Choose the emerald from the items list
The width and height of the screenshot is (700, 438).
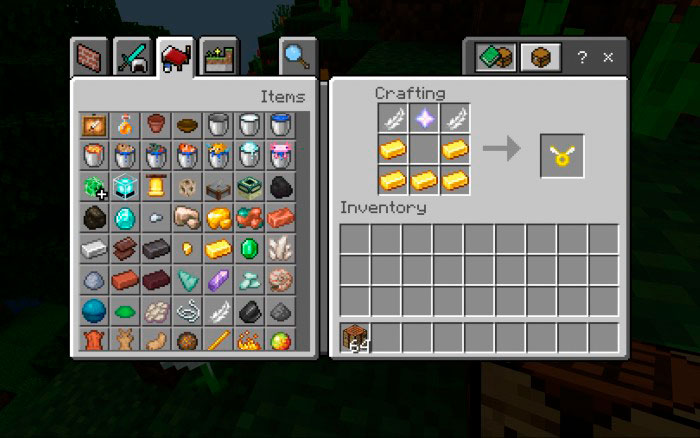[x=249, y=248]
